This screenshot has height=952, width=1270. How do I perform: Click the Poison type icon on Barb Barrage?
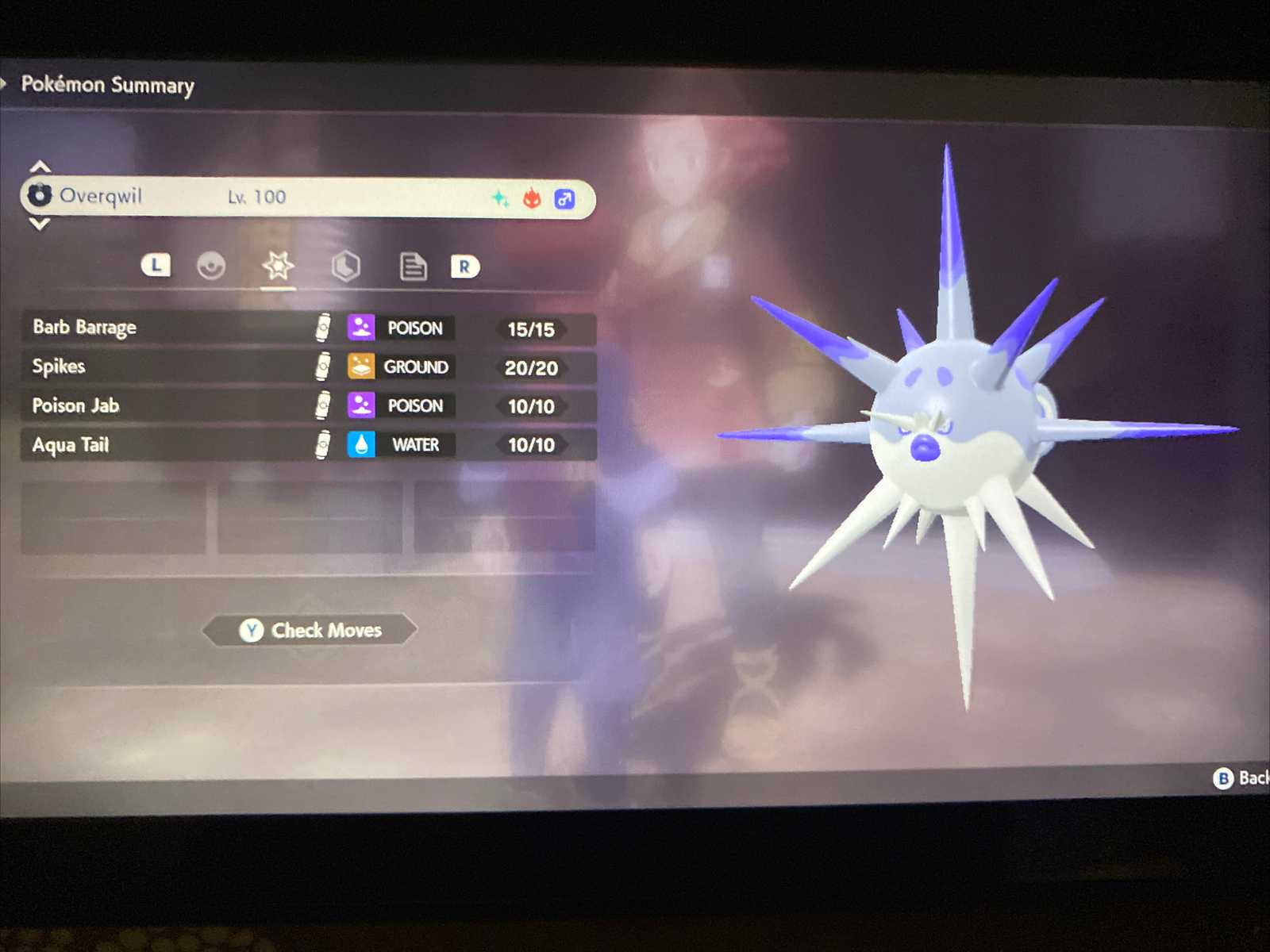click(x=361, y=328)
